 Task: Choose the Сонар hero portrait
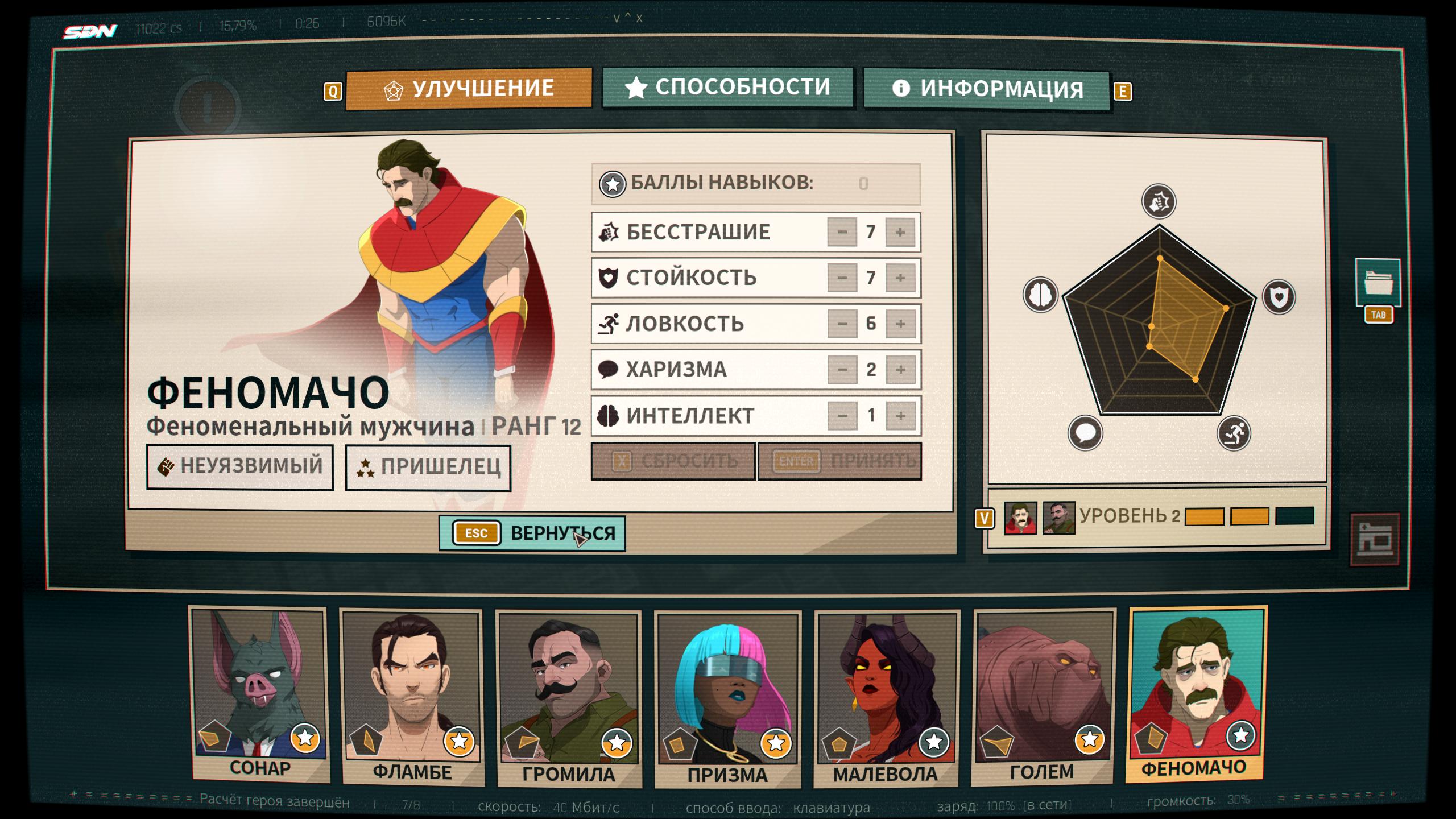[x=259, y=695]
